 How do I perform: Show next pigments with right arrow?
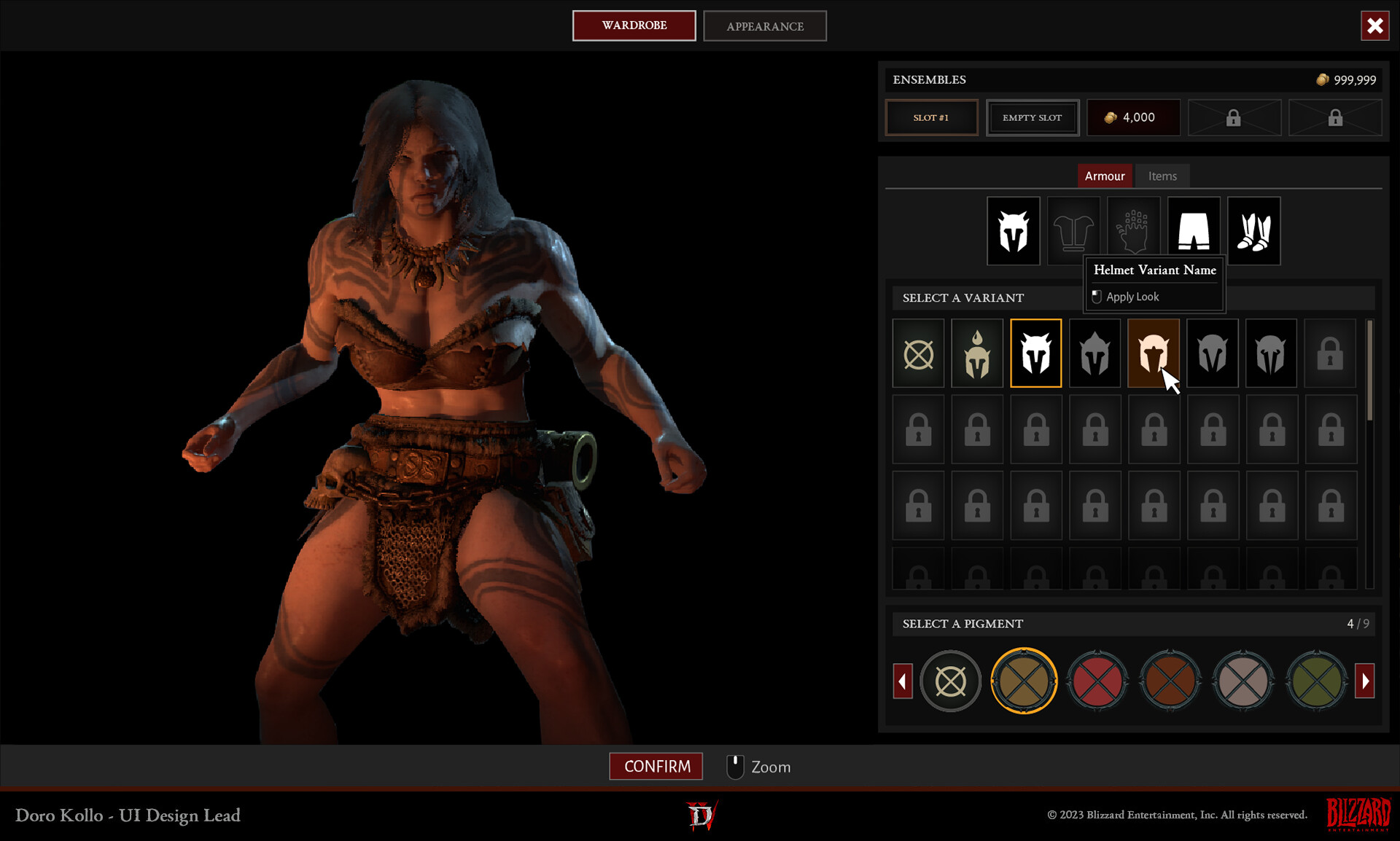pos(1364,681)
